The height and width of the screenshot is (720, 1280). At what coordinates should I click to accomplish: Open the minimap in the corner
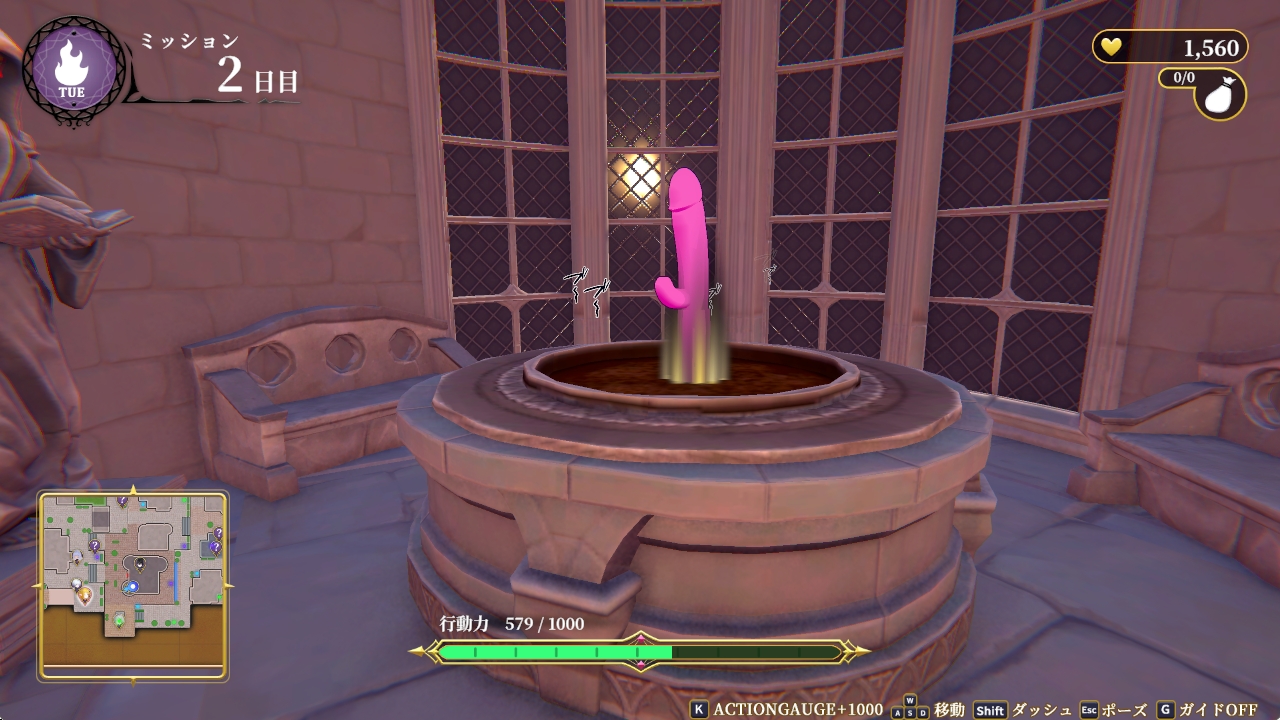[x=132, y=585]
